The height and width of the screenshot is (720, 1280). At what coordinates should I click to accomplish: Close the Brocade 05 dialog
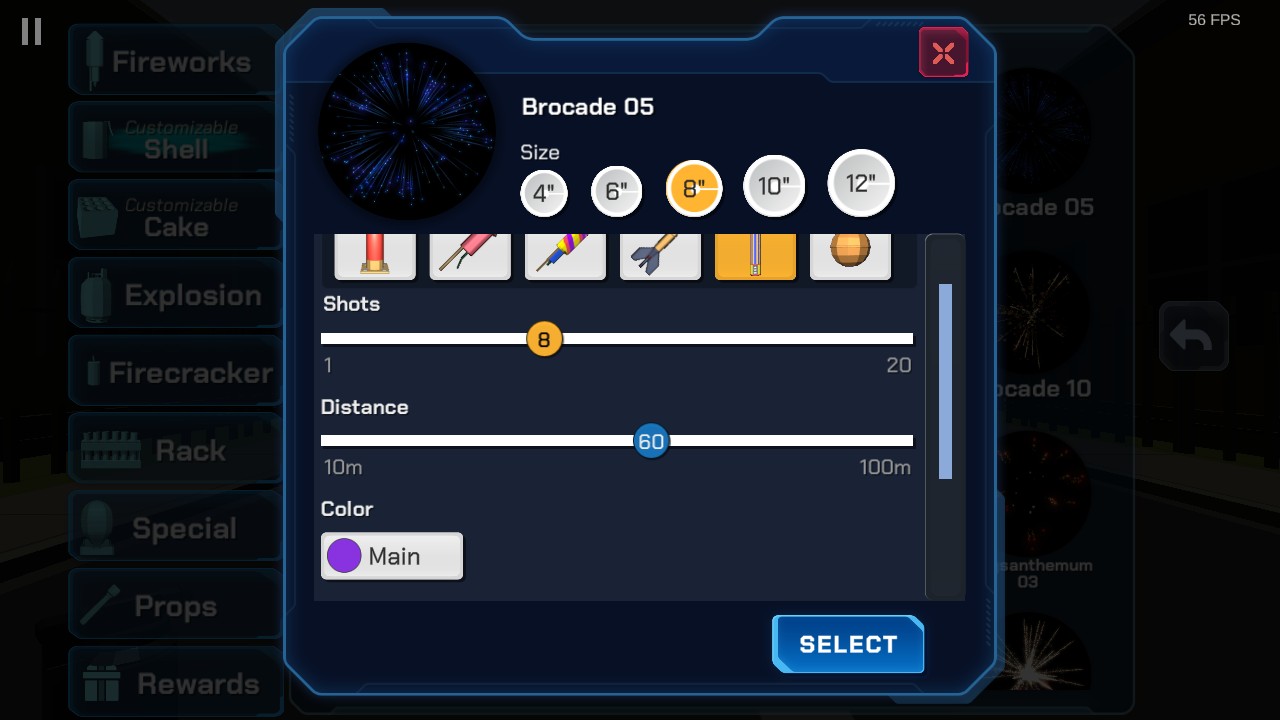[x=943, y=53]
